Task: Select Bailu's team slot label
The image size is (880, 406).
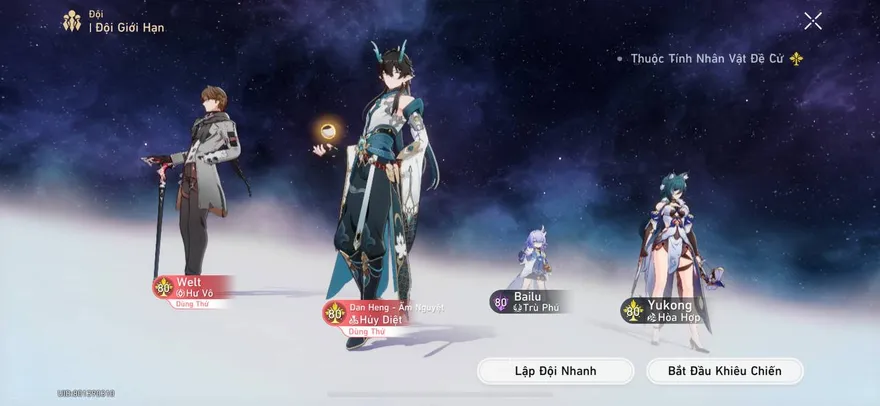Action: (x=528, y=302)
